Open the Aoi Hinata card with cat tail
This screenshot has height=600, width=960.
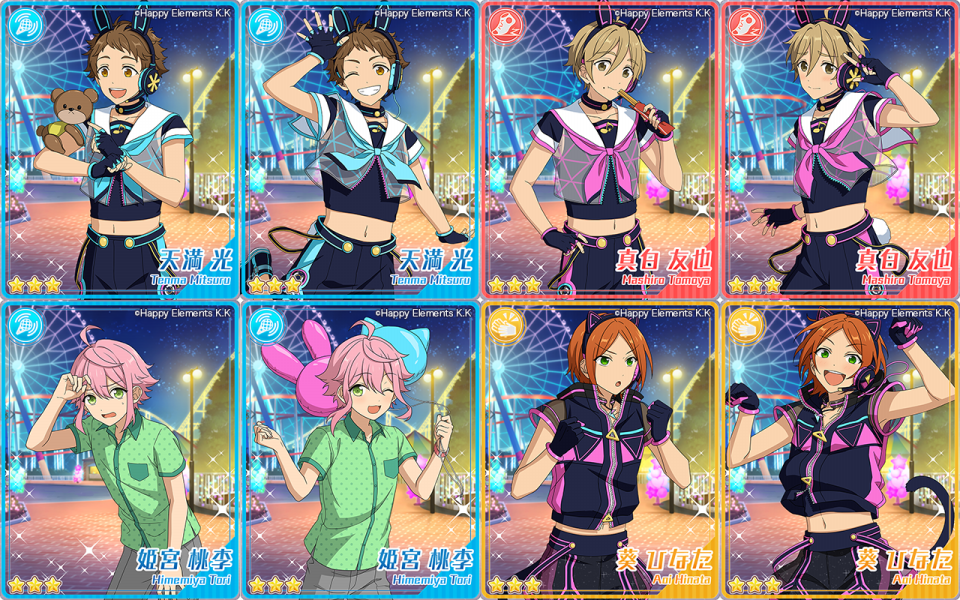pos(840,450)
